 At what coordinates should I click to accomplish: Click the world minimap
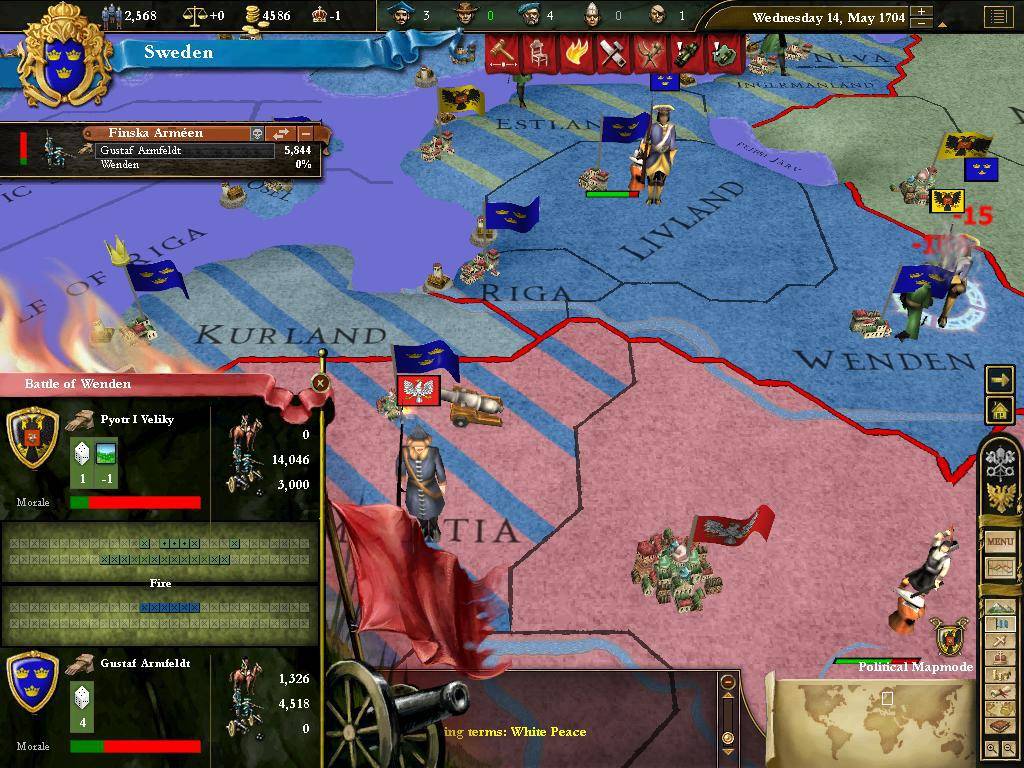click(875, 722)
